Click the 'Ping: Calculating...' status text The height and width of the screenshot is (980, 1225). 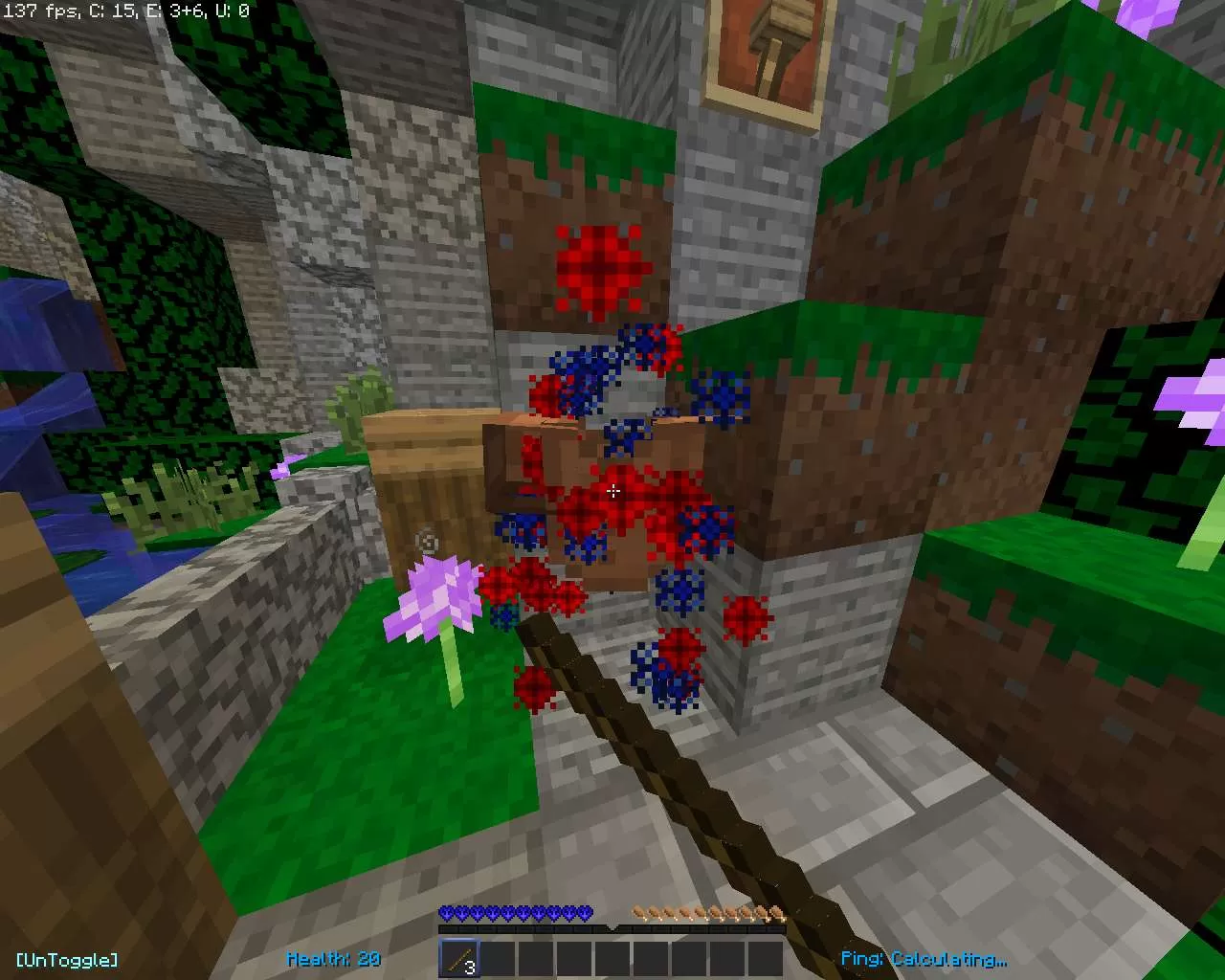pos(924,959)
